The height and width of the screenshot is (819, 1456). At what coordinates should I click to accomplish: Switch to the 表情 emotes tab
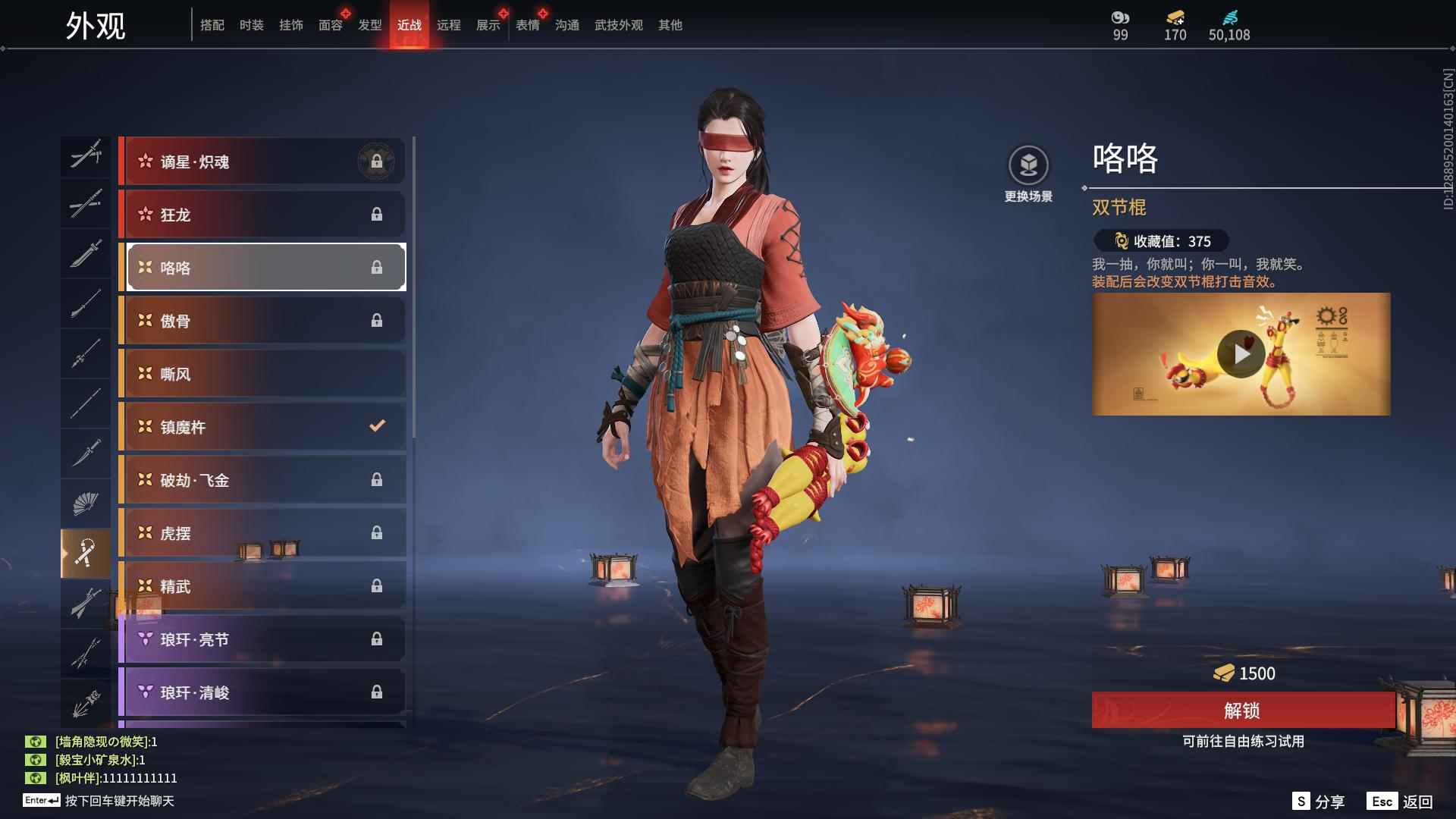pyautogui.click(x=527, y=25)
